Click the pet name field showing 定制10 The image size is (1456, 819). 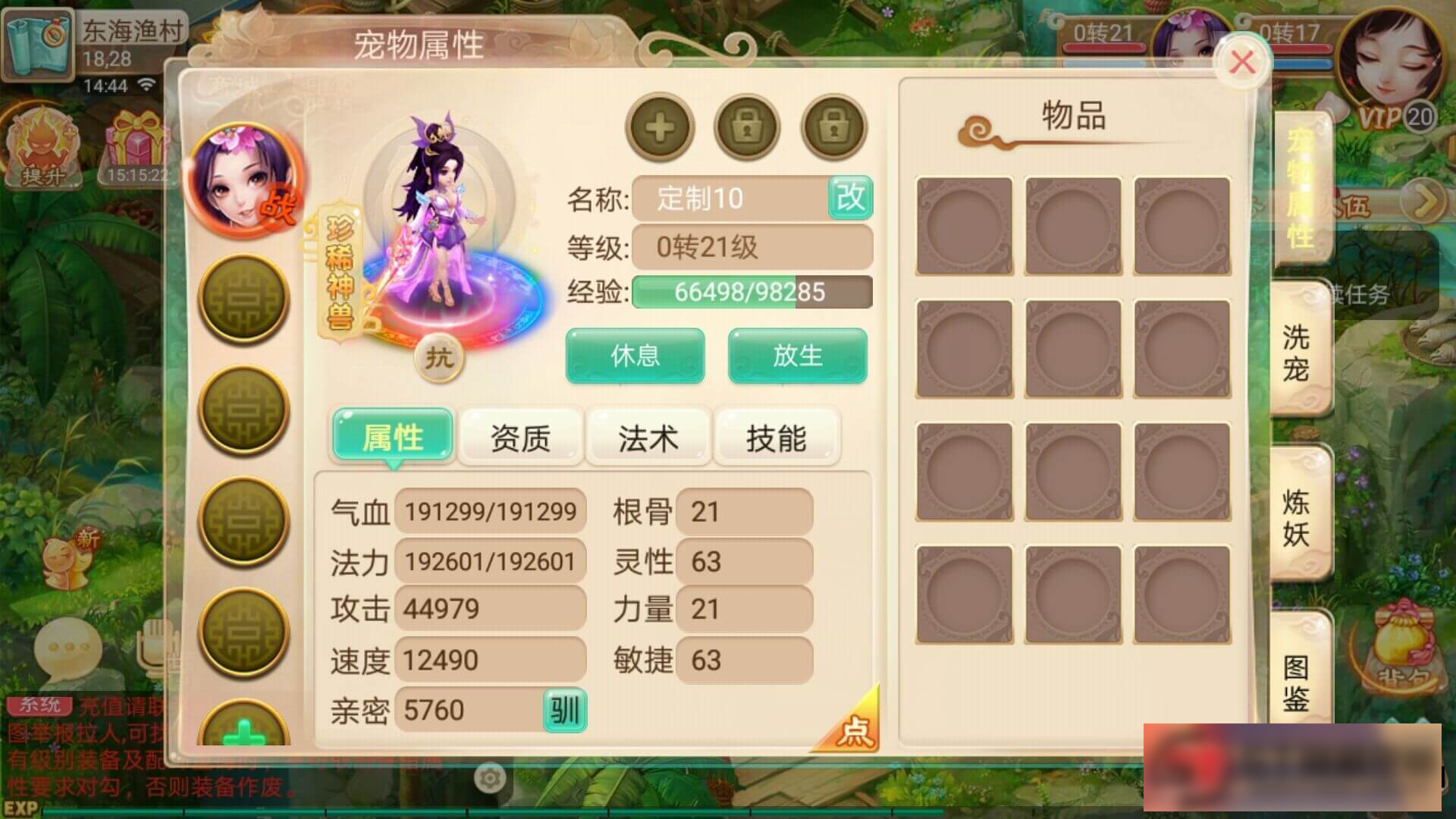(x=732, y=199)
